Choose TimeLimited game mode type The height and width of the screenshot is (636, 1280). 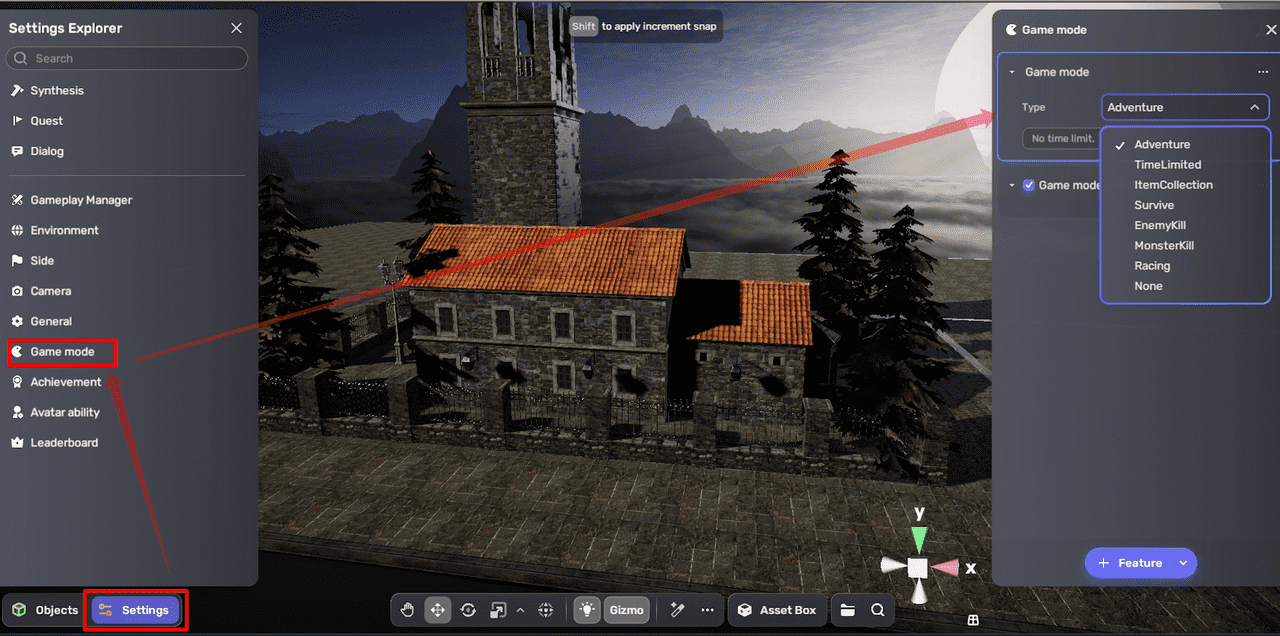click(x=1167, y=165)
